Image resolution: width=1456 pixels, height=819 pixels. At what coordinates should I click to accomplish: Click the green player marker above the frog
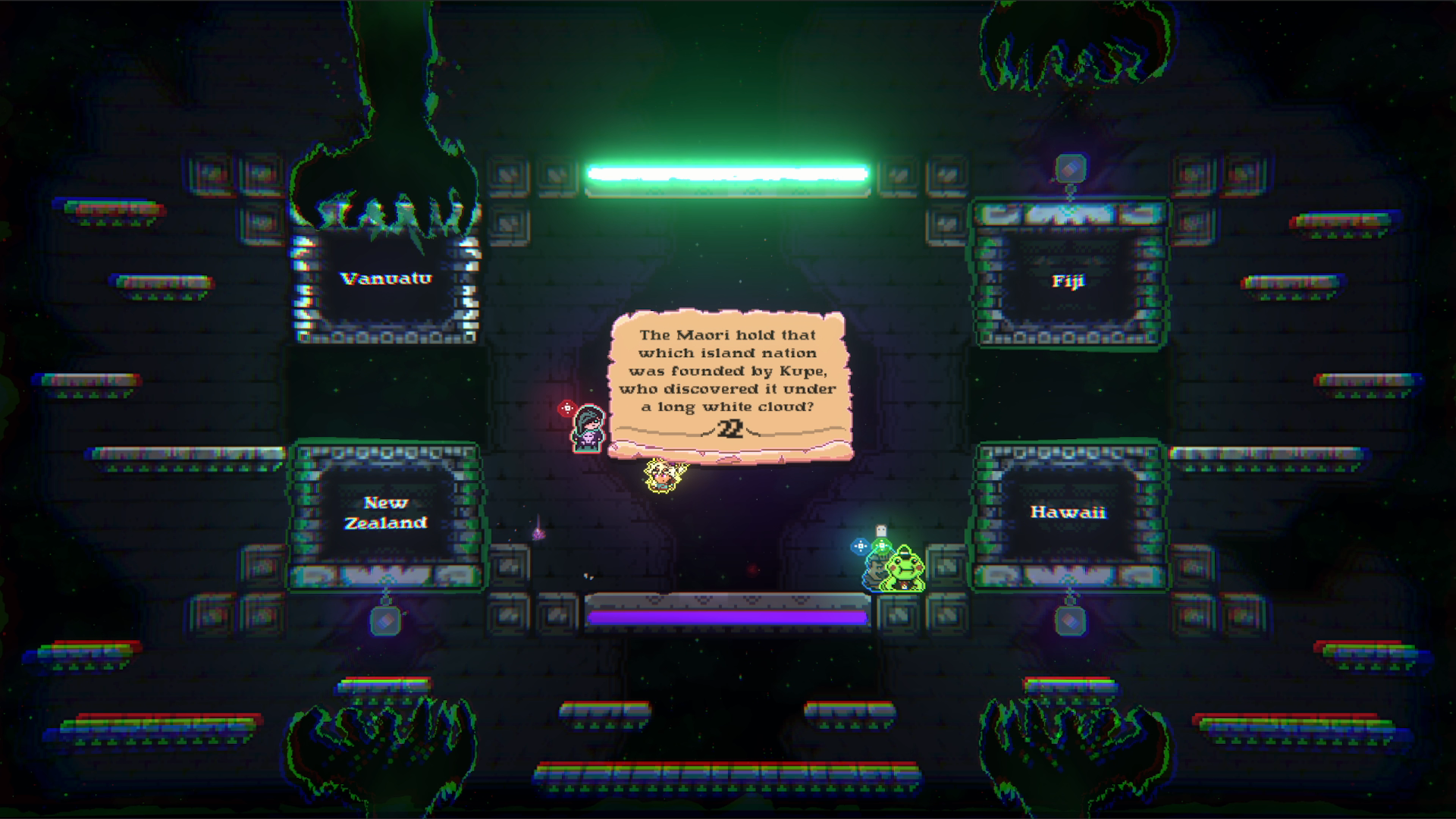click(x=882, y=546)
